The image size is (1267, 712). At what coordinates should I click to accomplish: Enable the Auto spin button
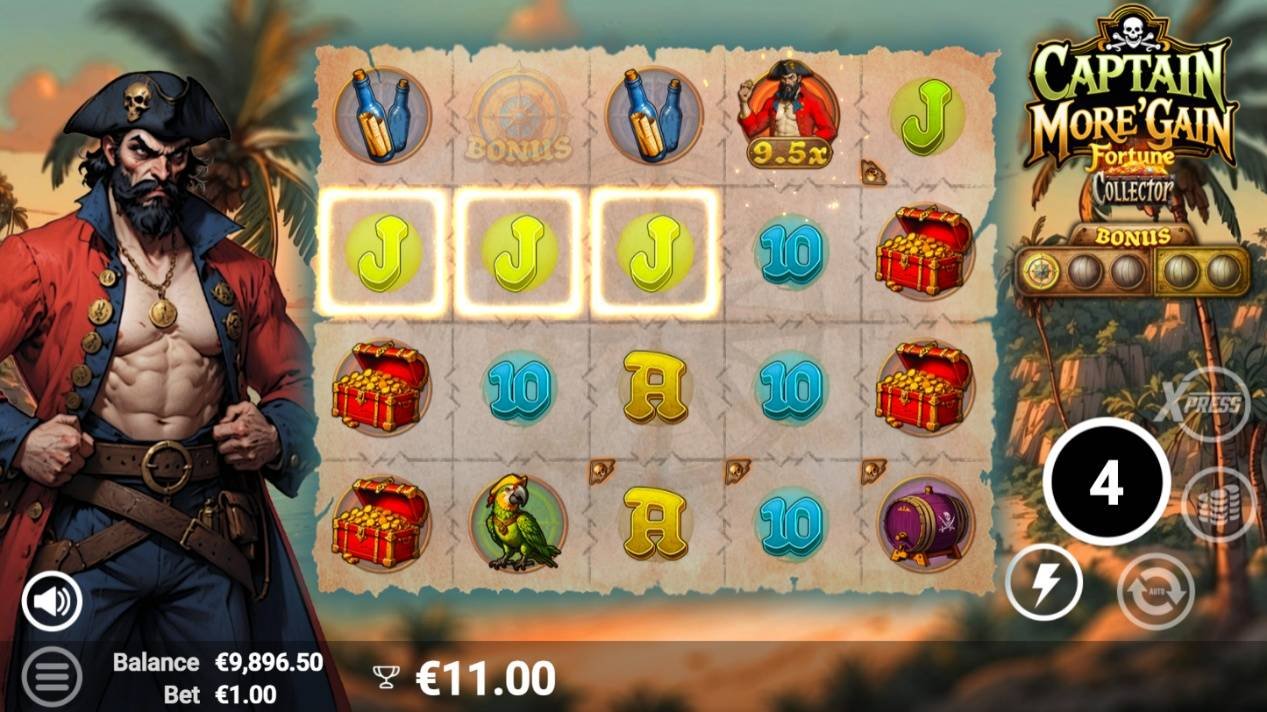(1155, 592)
